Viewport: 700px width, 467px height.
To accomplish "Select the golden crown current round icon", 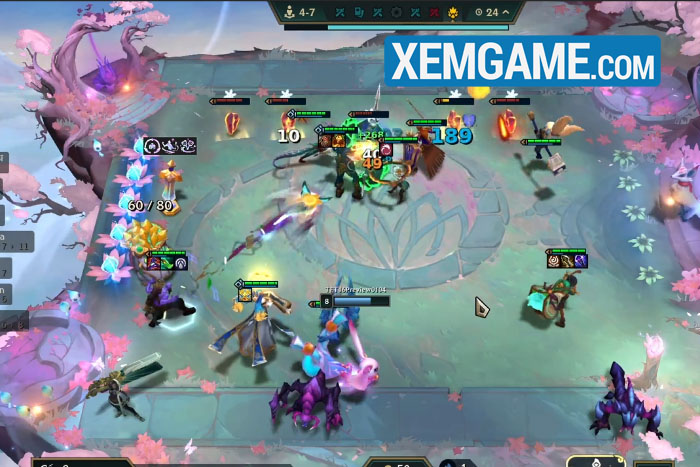I will 451,12.
